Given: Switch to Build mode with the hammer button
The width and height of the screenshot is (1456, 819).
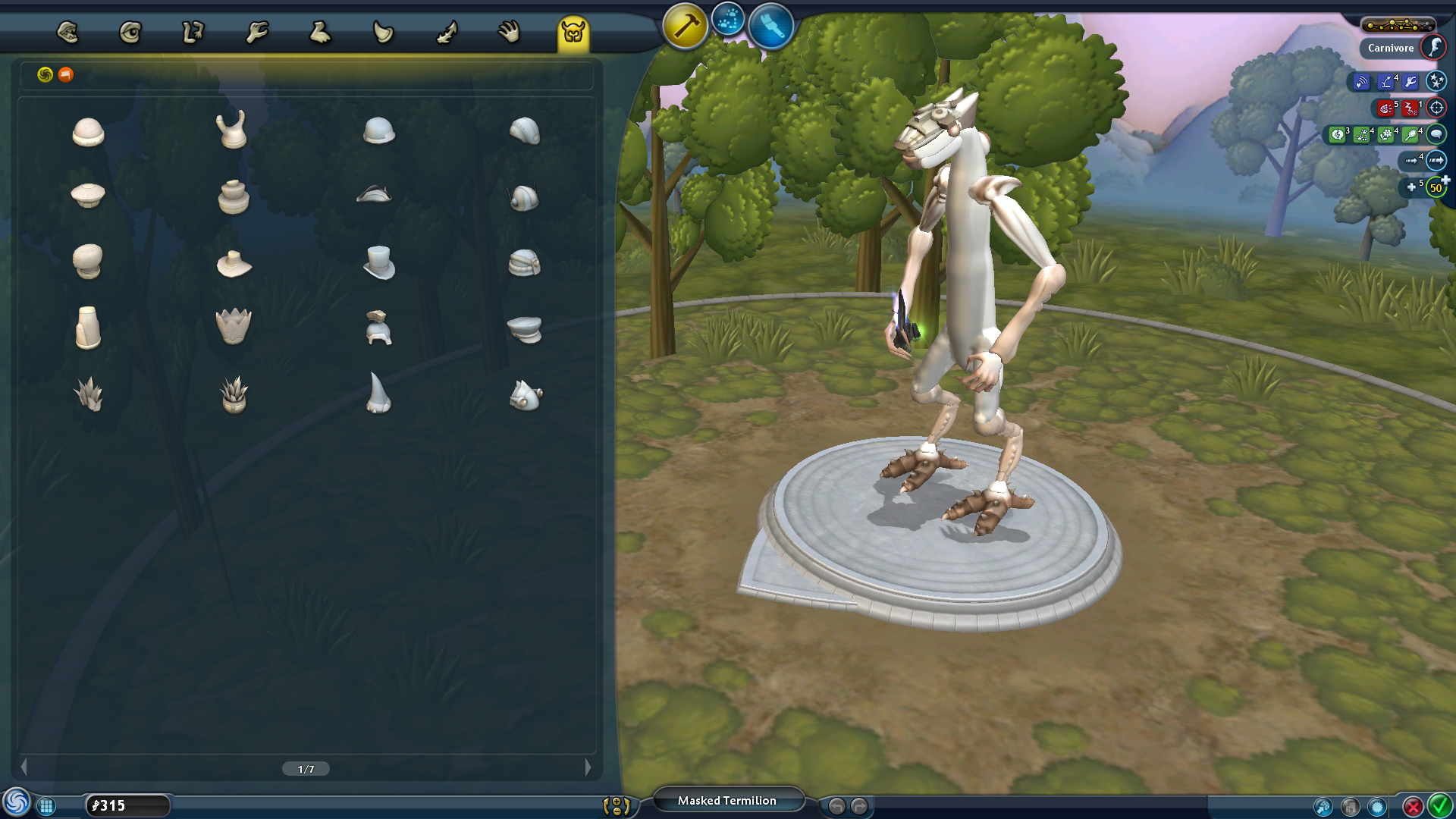Looking at the screenshot, I should [x=685, y=27].
